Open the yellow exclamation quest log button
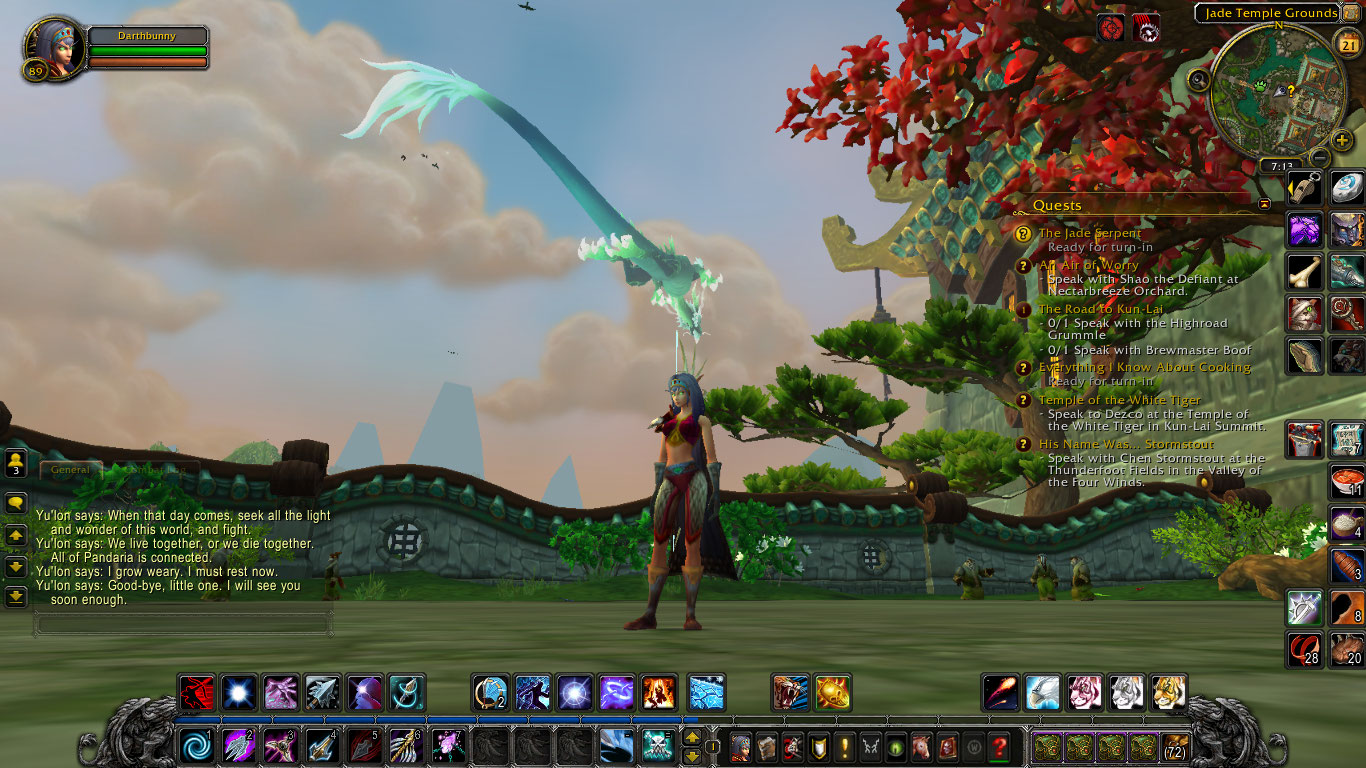 [845, 746]
